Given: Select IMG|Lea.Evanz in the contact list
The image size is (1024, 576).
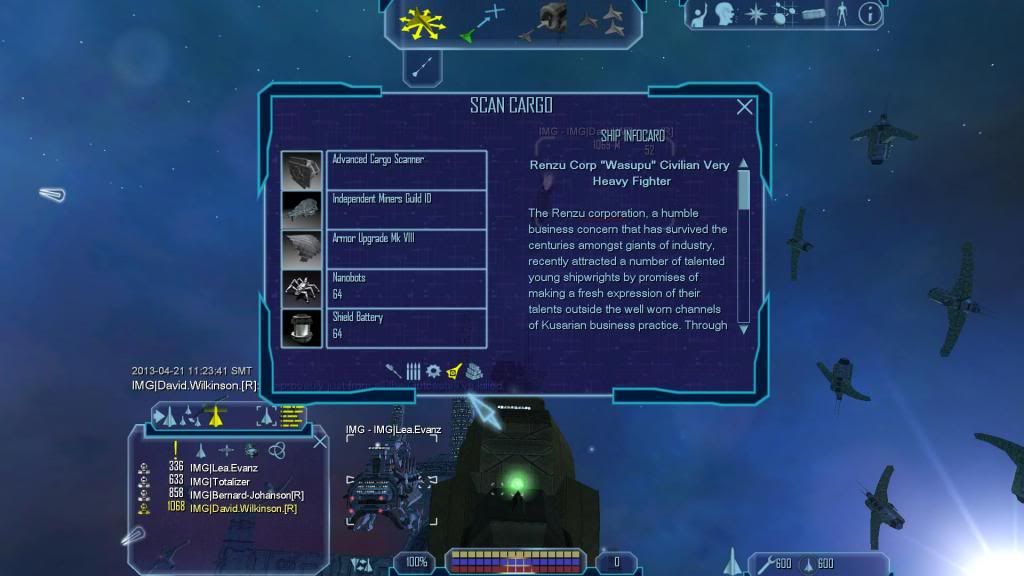Looking at the screenshot, I should point(226,468).
